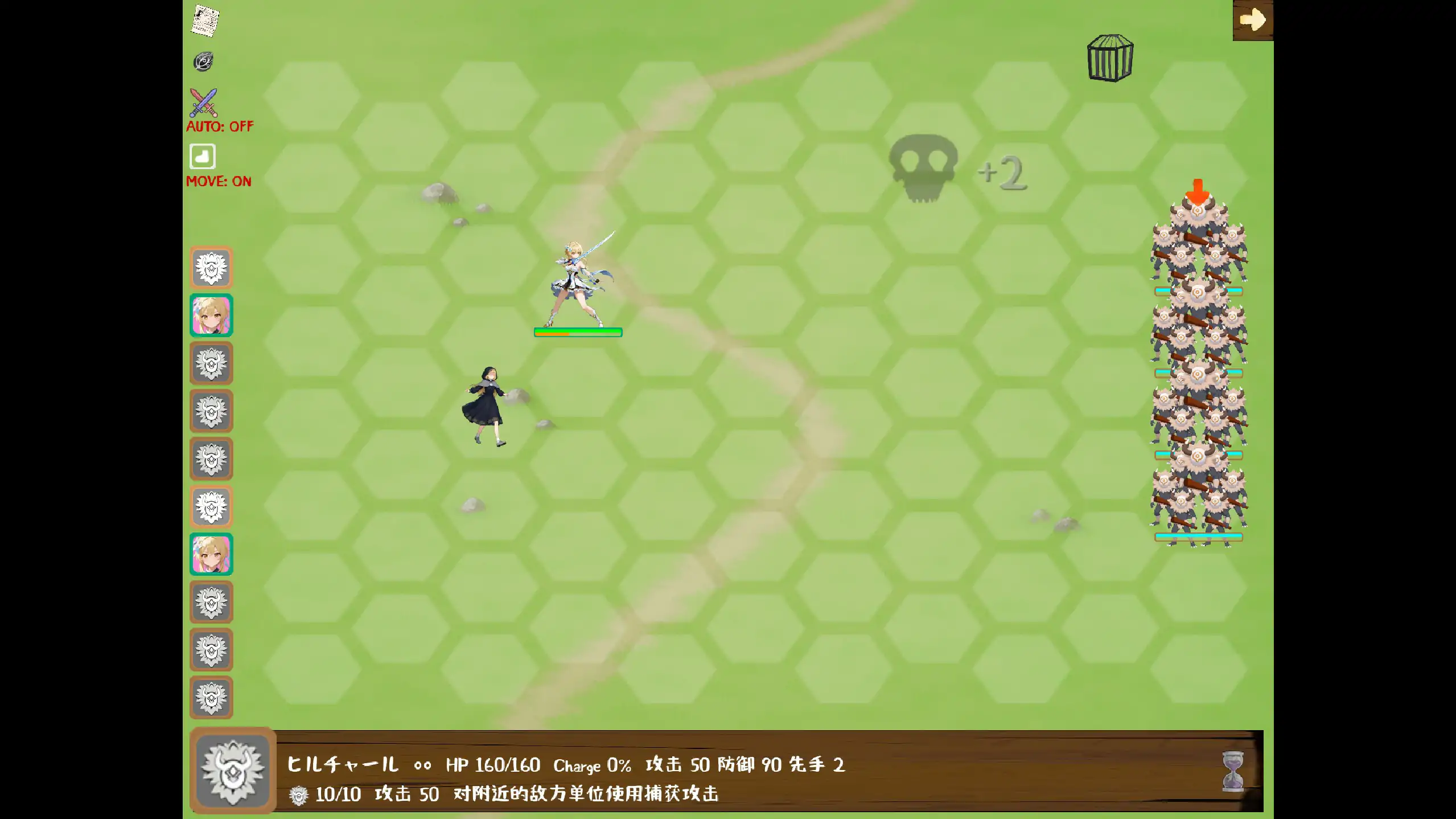The height and width of the screenshot is (819, 1456).
Task: Toggle the highlighted blonde character portrait
Action: [x=211, y=315]
